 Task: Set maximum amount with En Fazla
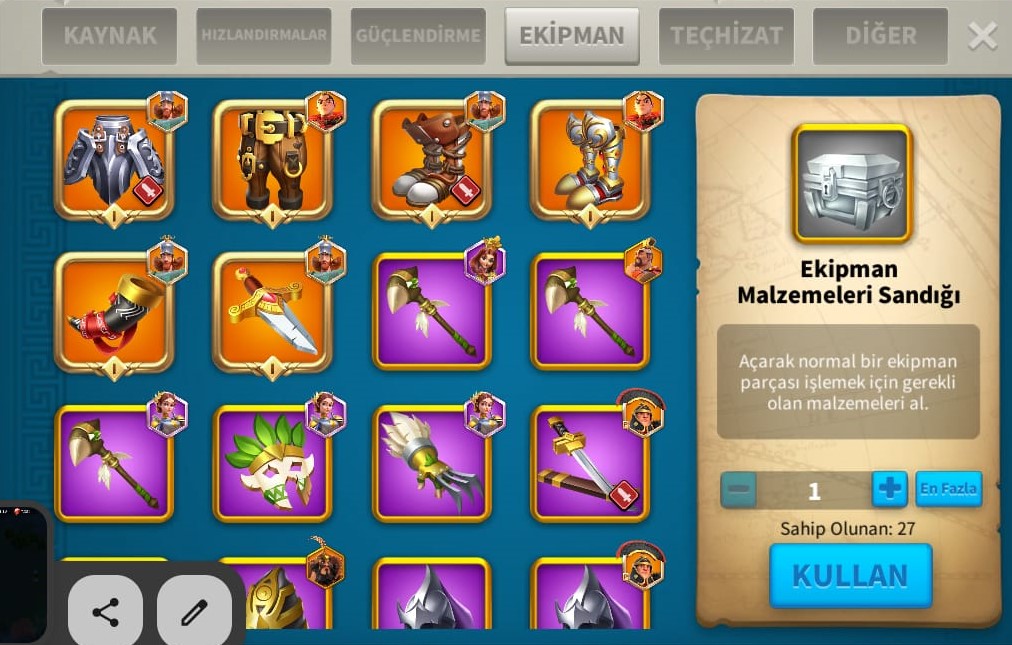pos(948,489)
